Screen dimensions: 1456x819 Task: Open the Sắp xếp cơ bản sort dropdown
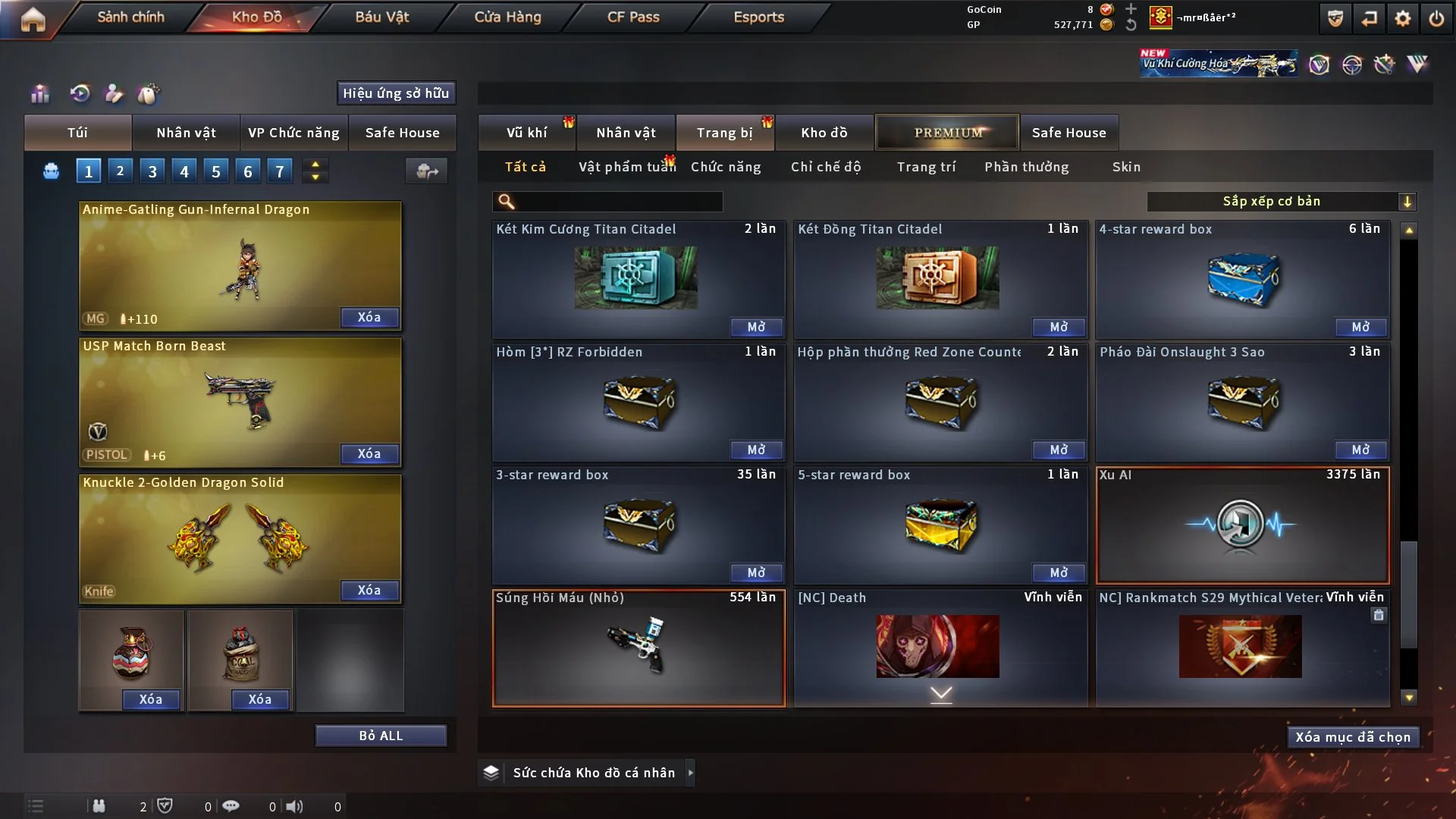click(x=1281, y=201)
